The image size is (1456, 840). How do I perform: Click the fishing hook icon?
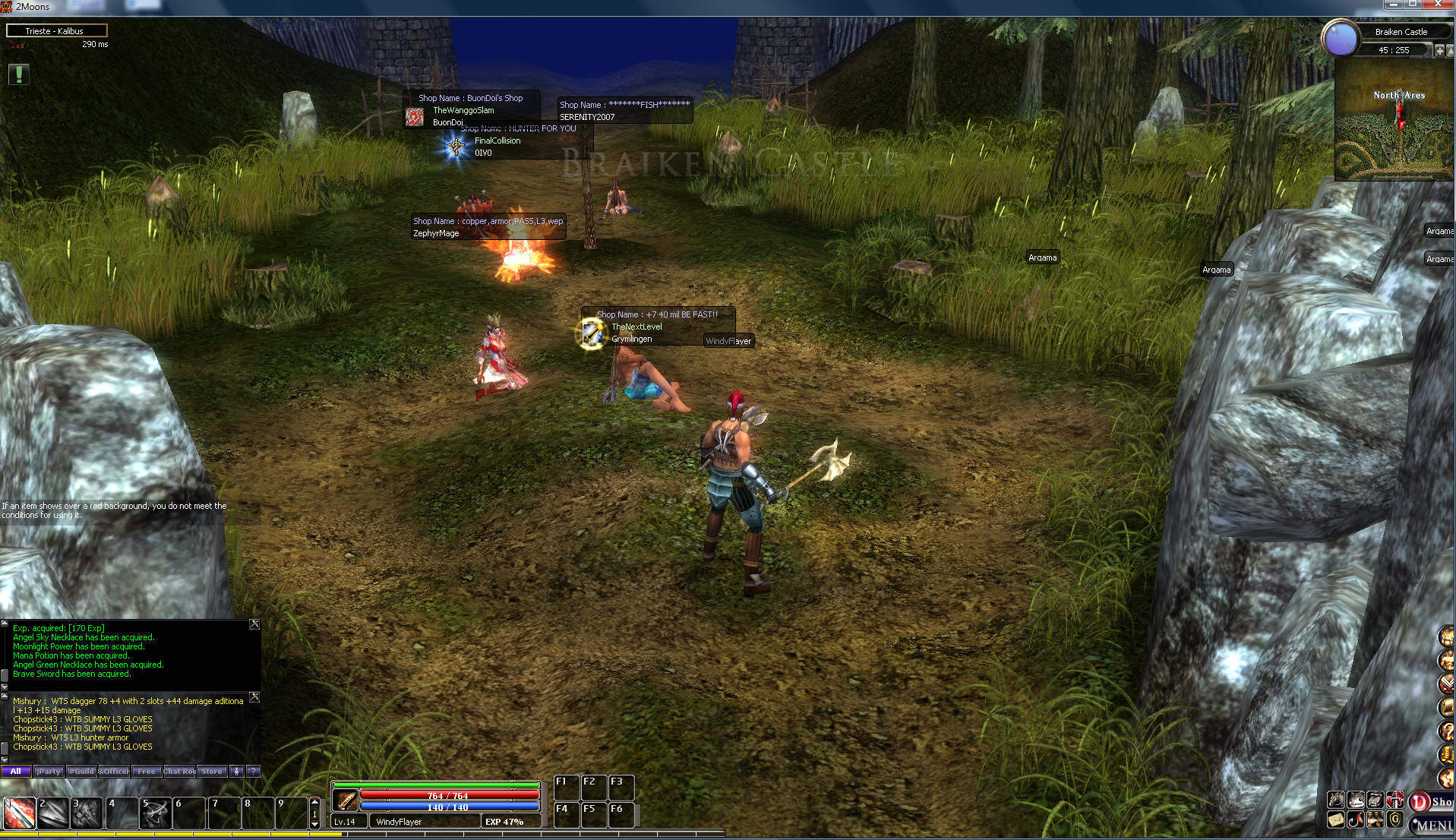(x=1356, y=820)
